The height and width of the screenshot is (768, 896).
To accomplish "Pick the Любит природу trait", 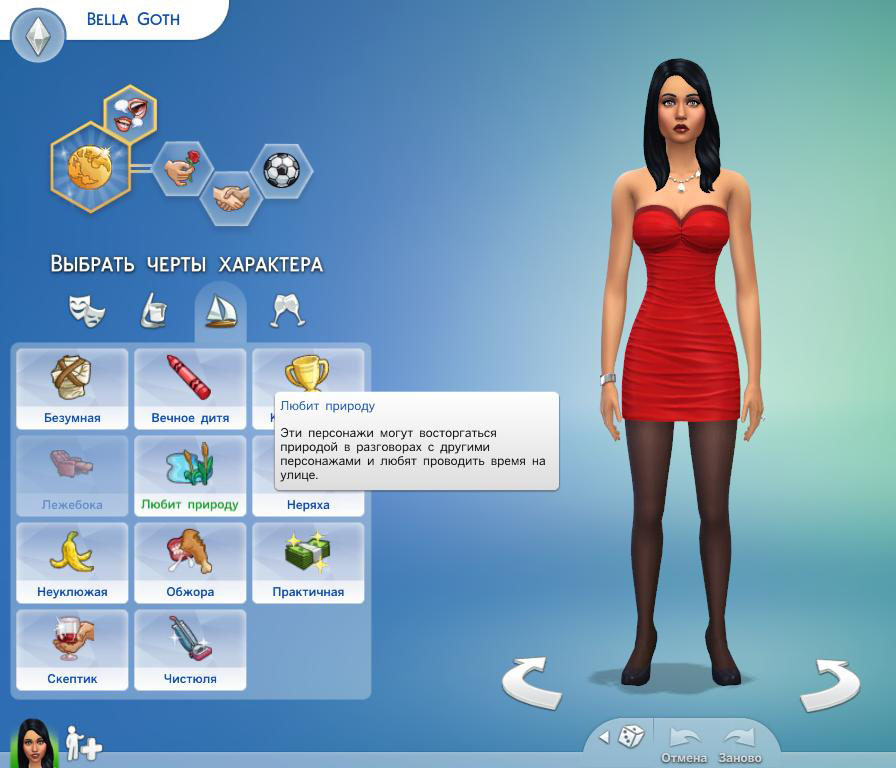I will pyautogui.click(x=190, y=476).
